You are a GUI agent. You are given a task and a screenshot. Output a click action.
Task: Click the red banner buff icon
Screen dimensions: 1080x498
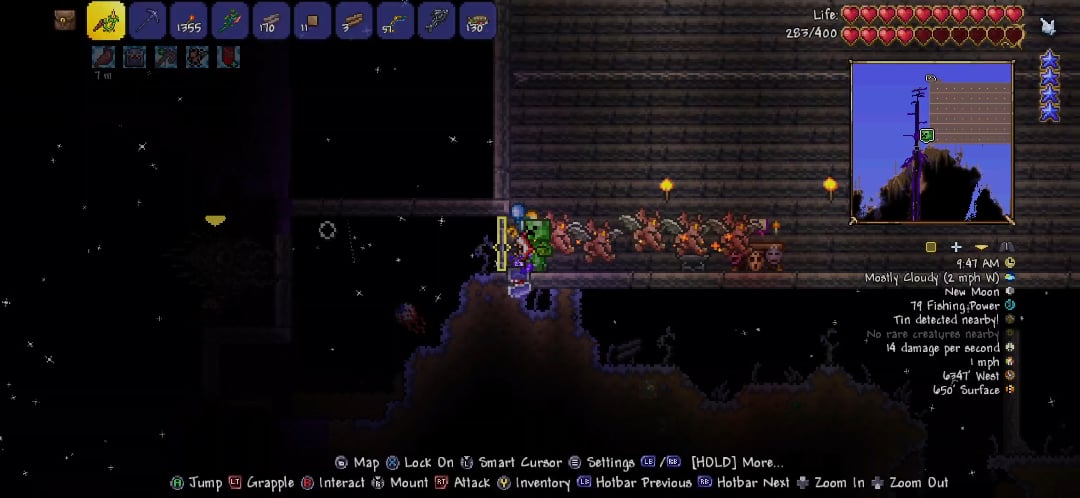(x=229, y=57)
